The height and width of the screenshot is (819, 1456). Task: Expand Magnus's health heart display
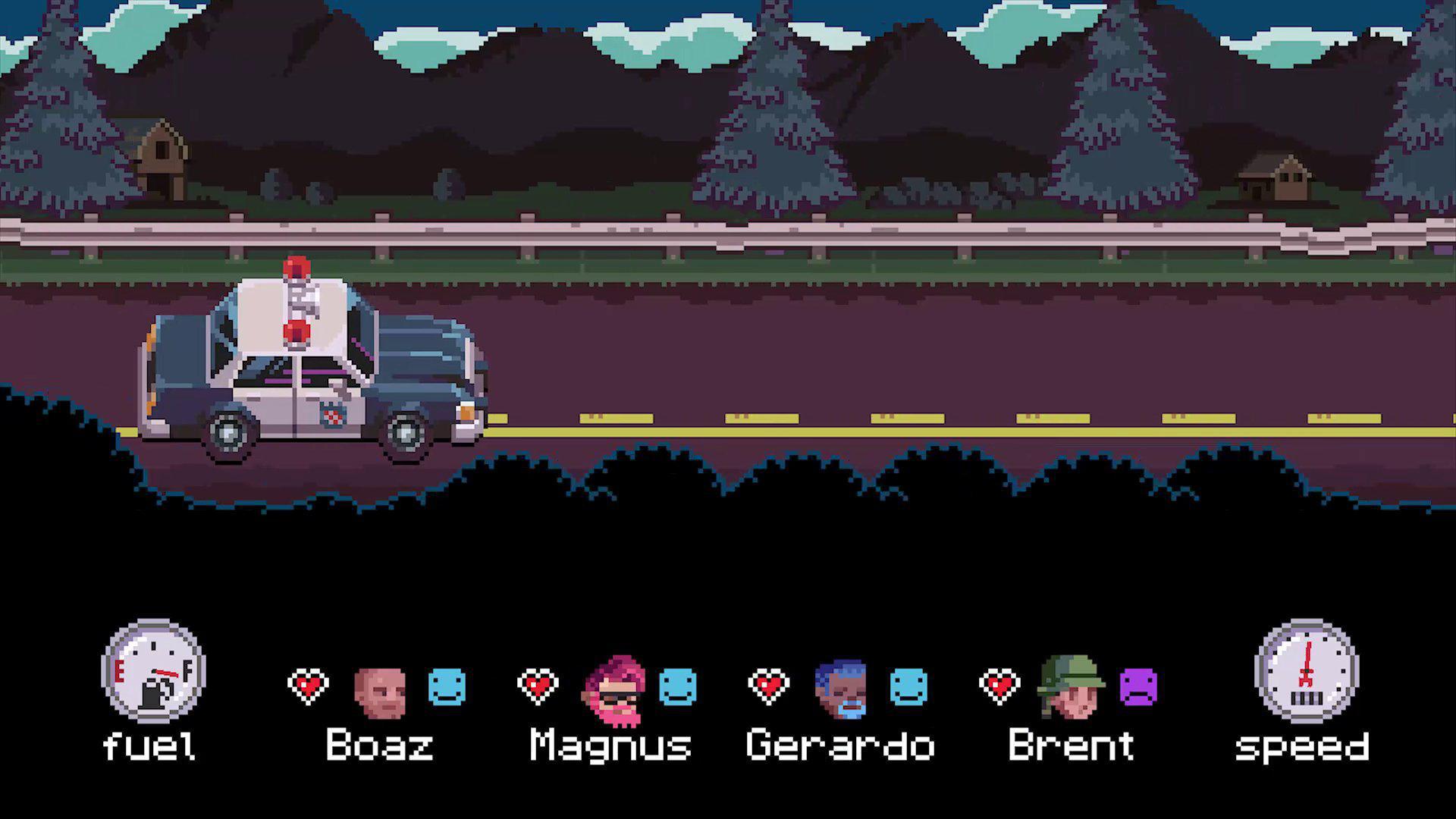pyautogui.click(x=538, y=685)
